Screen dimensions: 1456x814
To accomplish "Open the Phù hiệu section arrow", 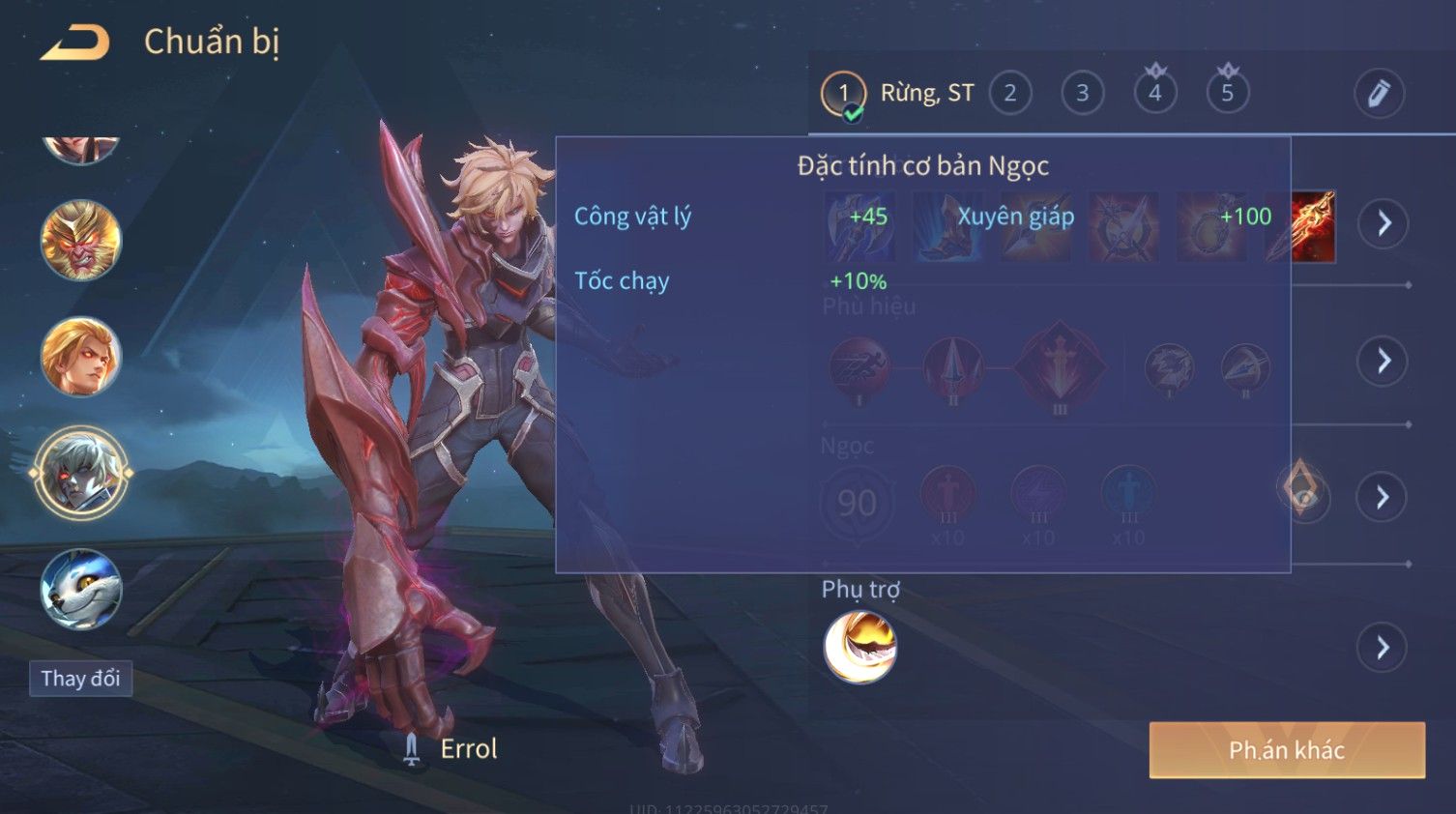I will click(x=1383, y=361).
